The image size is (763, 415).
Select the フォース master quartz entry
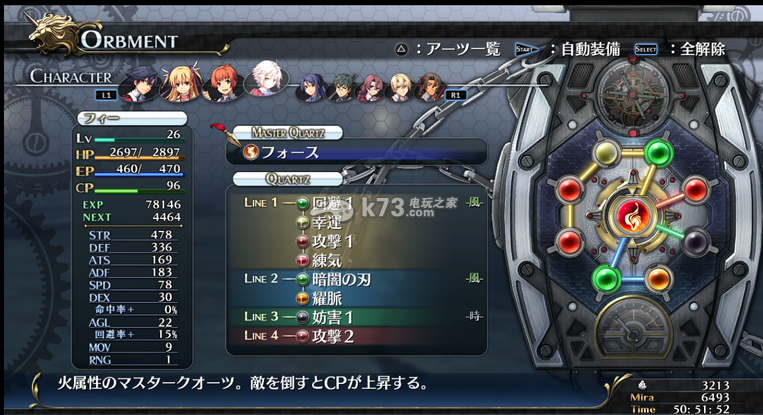point(290,153)
